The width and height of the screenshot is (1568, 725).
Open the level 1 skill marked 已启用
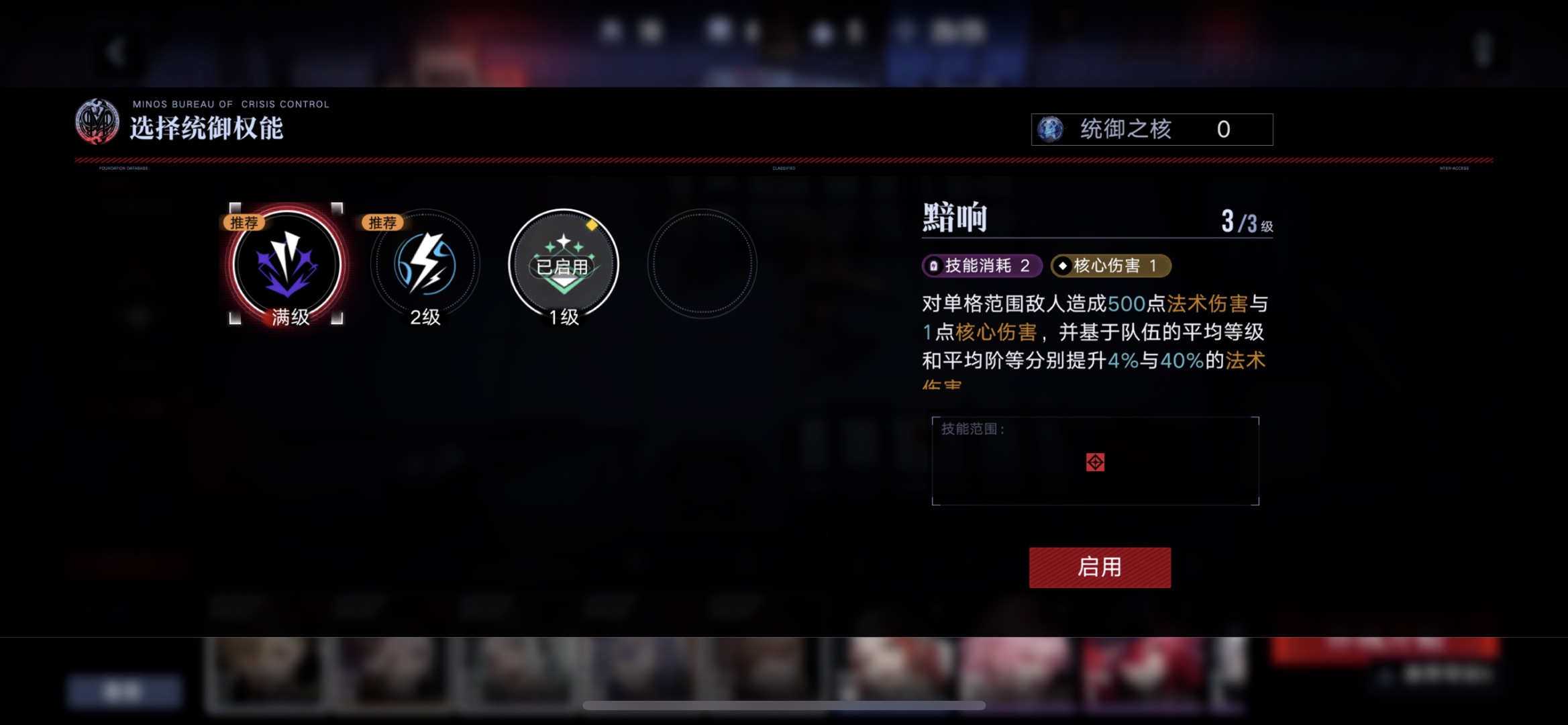pos(564,264)
